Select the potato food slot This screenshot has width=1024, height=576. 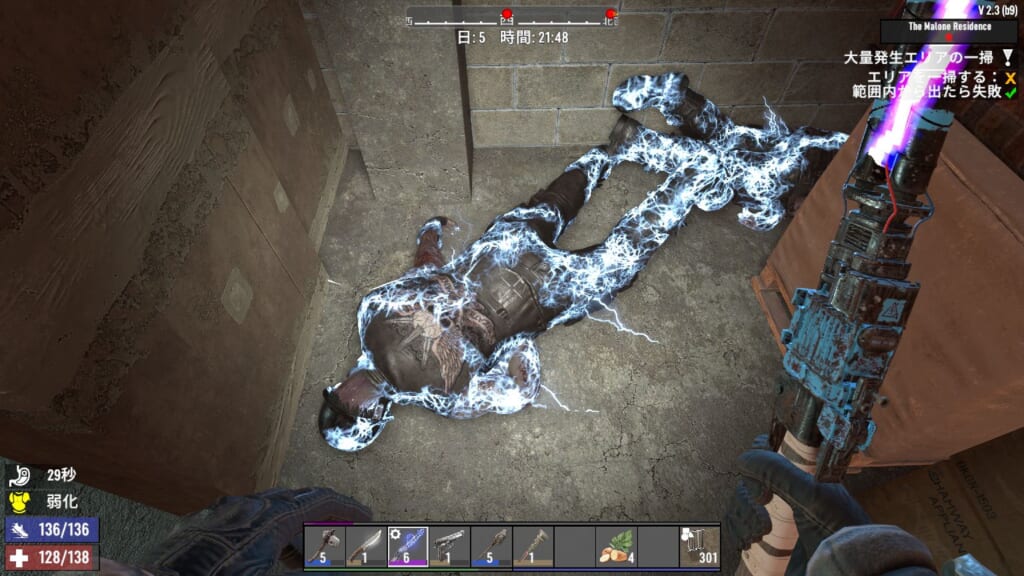(x=615, y=546)
